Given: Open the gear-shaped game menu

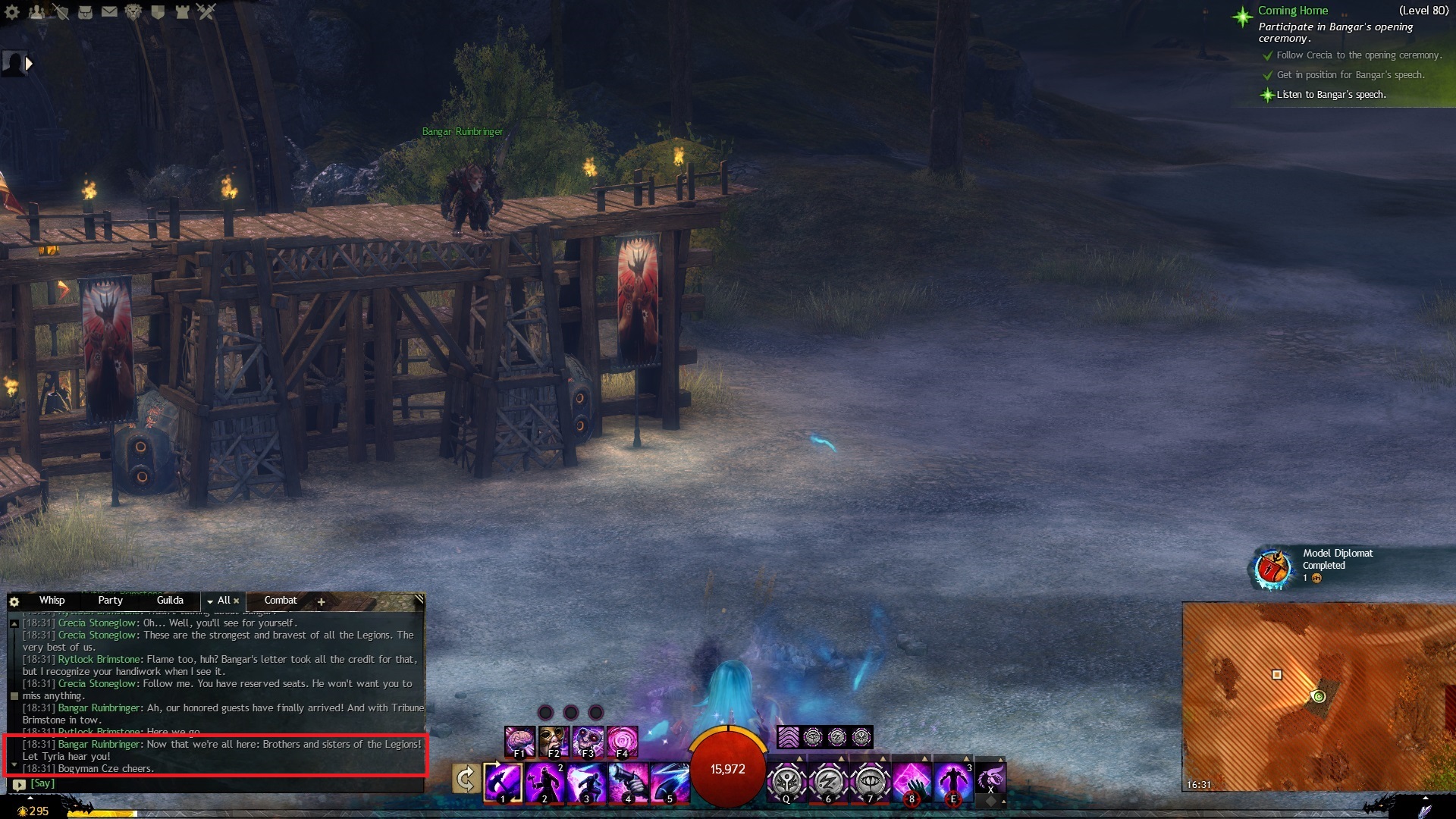Looking at the screenshot, I should pyautogui.click(x=12, y=11).
